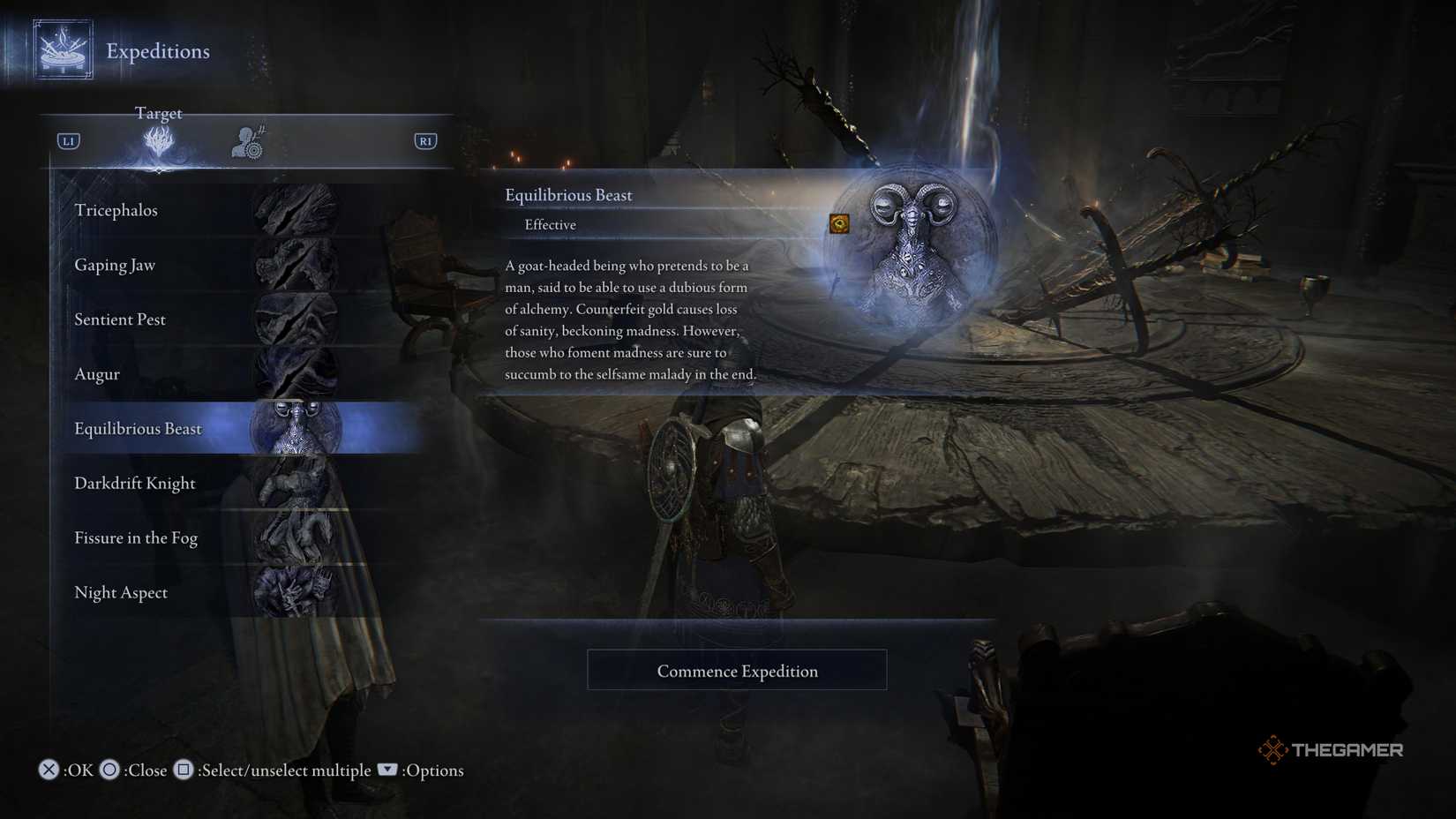The width and height of the screenshot is (1456, 819).
Task: Click the L1 shoulder button prompt
Action: (68, 140)
